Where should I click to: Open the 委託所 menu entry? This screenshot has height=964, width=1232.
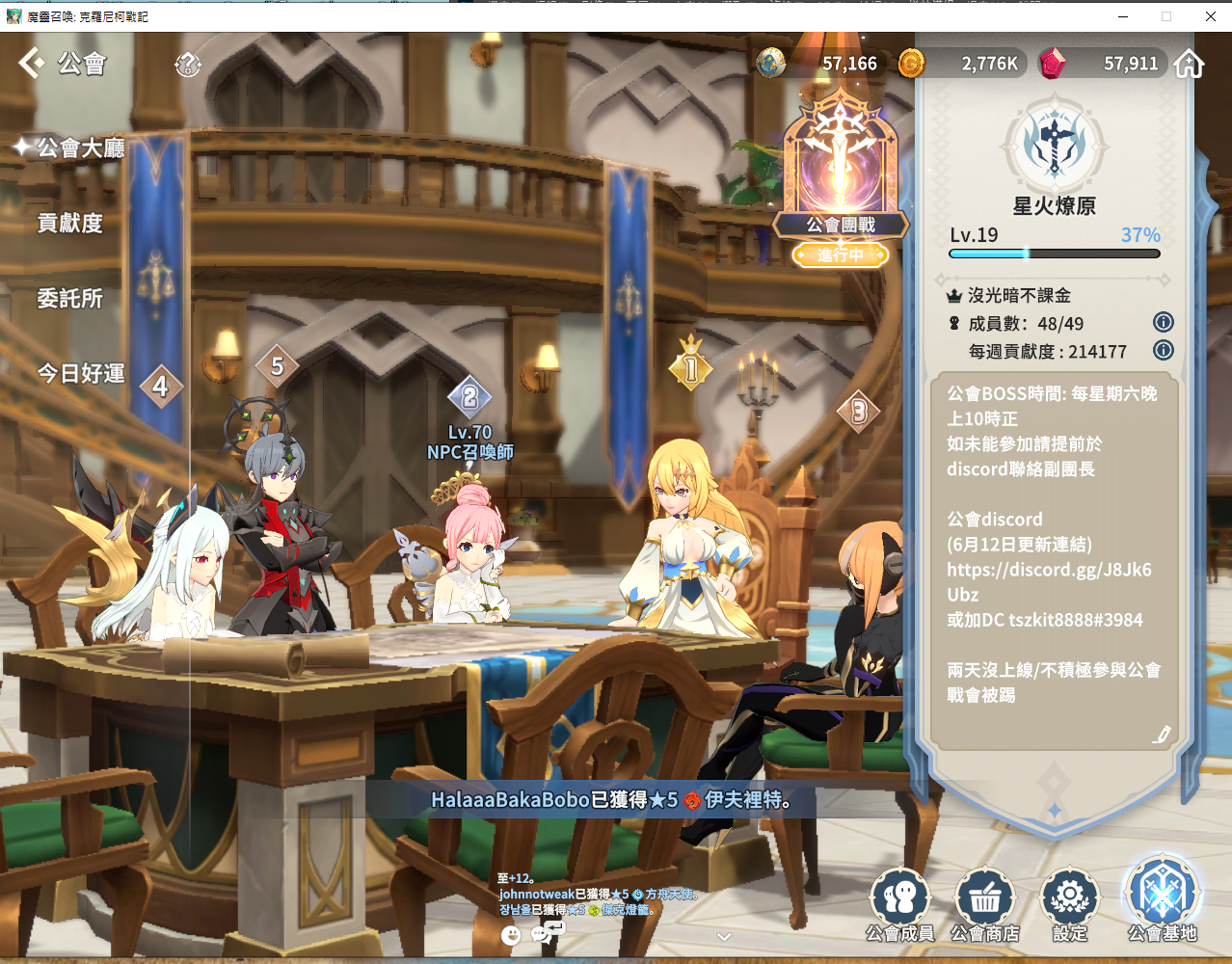(x=69, y=299)
